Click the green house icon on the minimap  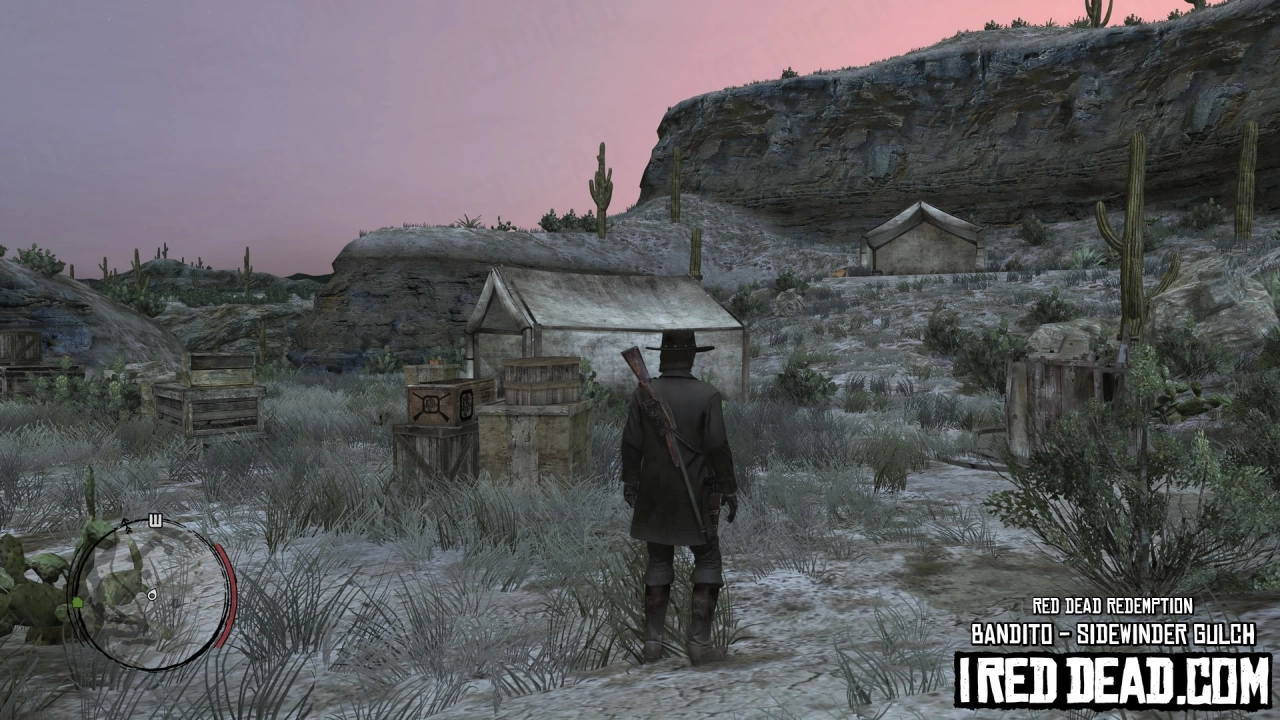(77, 603)
